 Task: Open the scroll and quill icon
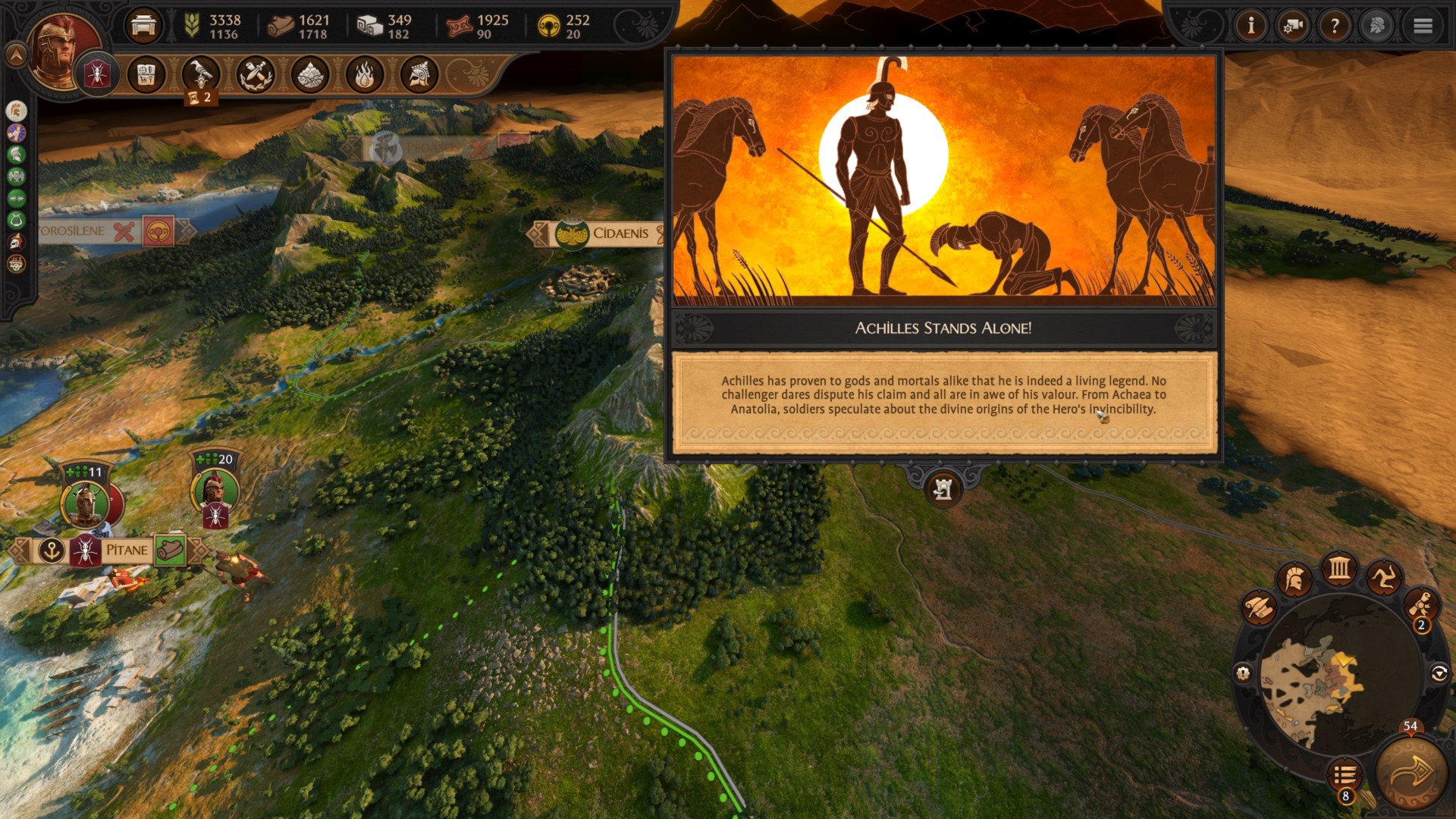tap(1259, 607)
